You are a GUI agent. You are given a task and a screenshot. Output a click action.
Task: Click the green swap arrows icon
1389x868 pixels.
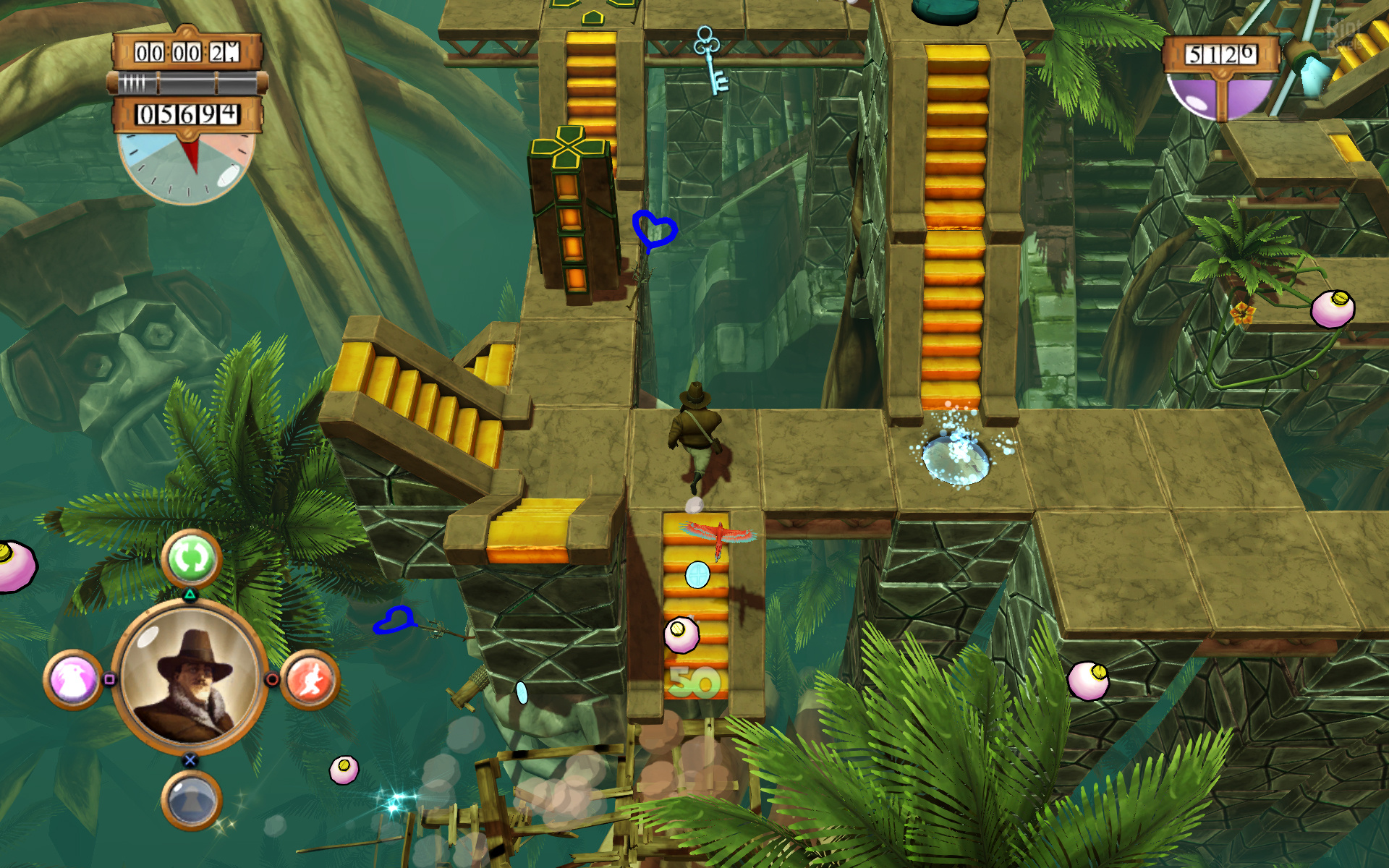191,558
